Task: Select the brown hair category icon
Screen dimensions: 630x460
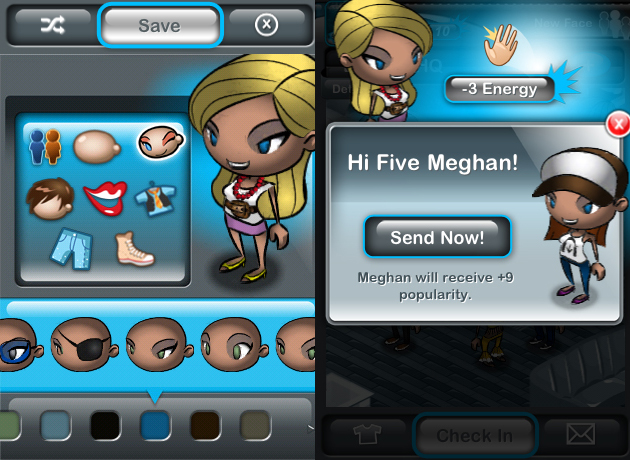Action: (50, 197)
